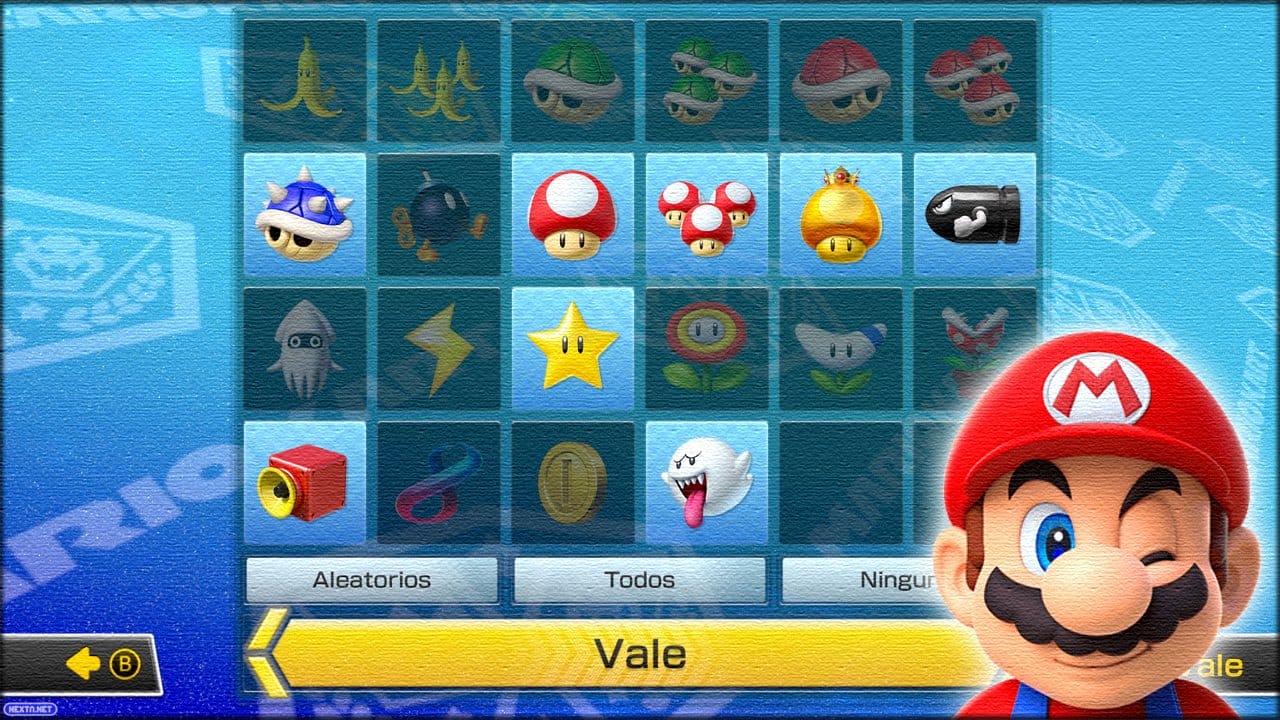Select the Super Star item

pos(573,347)
